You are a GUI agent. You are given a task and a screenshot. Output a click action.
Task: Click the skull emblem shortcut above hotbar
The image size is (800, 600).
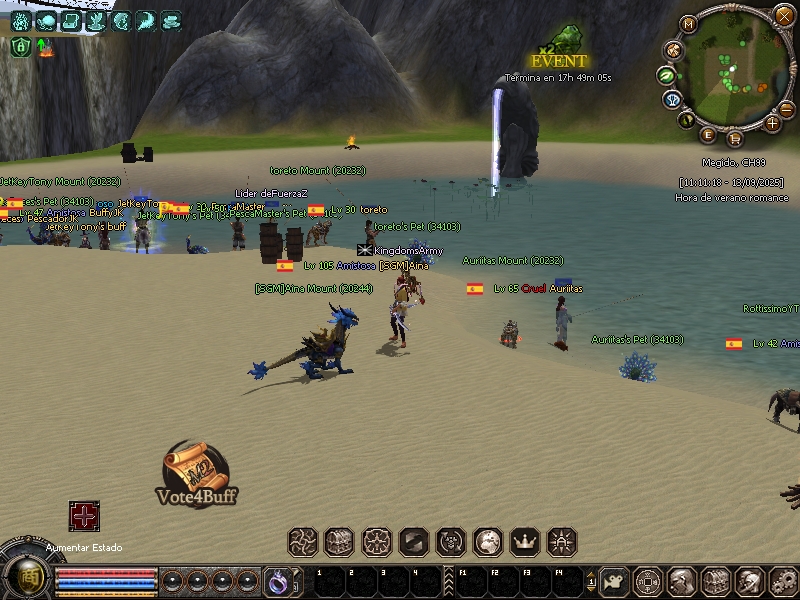point(451,542)
